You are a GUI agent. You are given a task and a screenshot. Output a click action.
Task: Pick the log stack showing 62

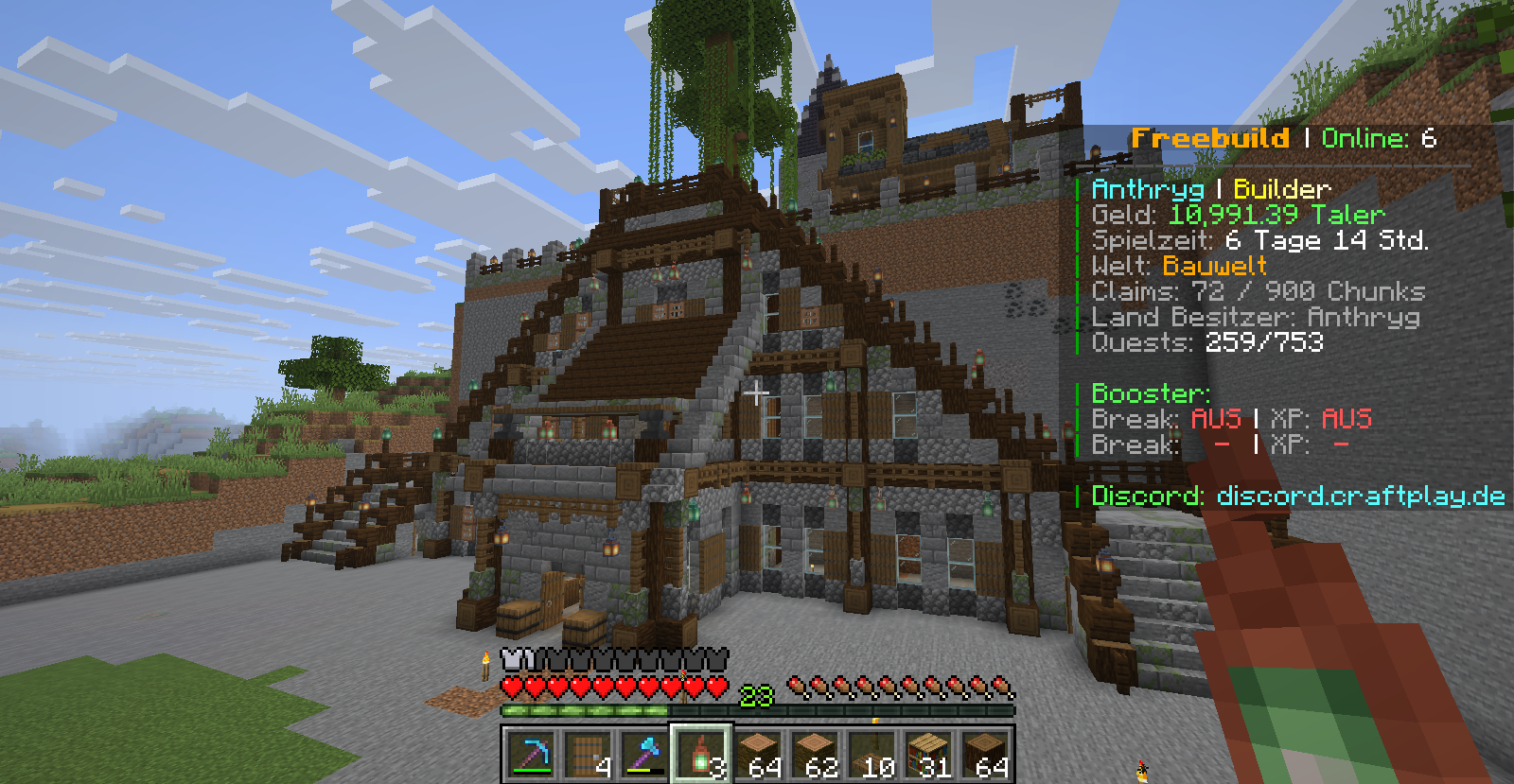(x=814, y=755)
